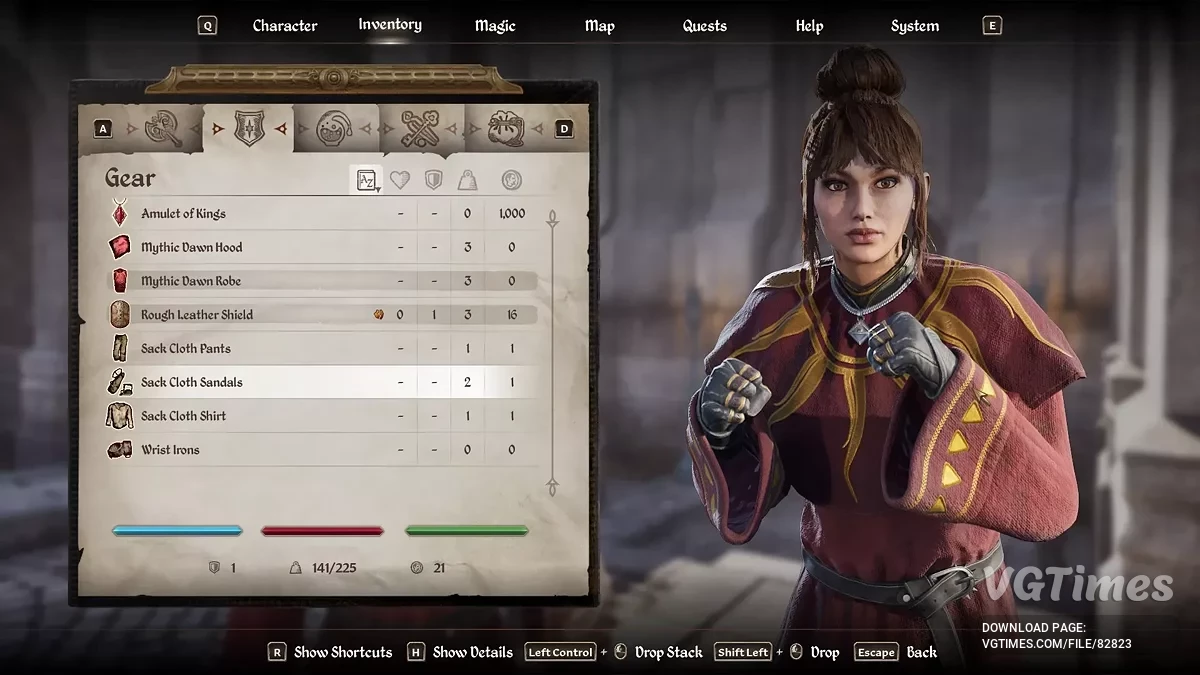Go to the Quests menu
This screenshot has width=1200, height=675.
[704, 26]
